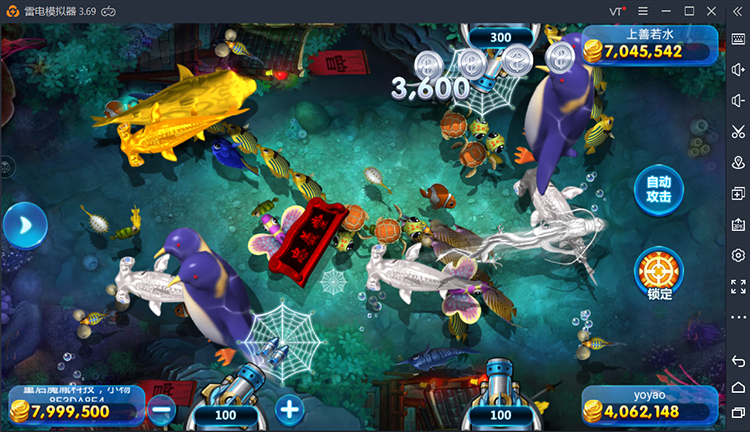The image size is (750, 432).
Task: Click the emulator back arrow button
Action: (738, 360)
